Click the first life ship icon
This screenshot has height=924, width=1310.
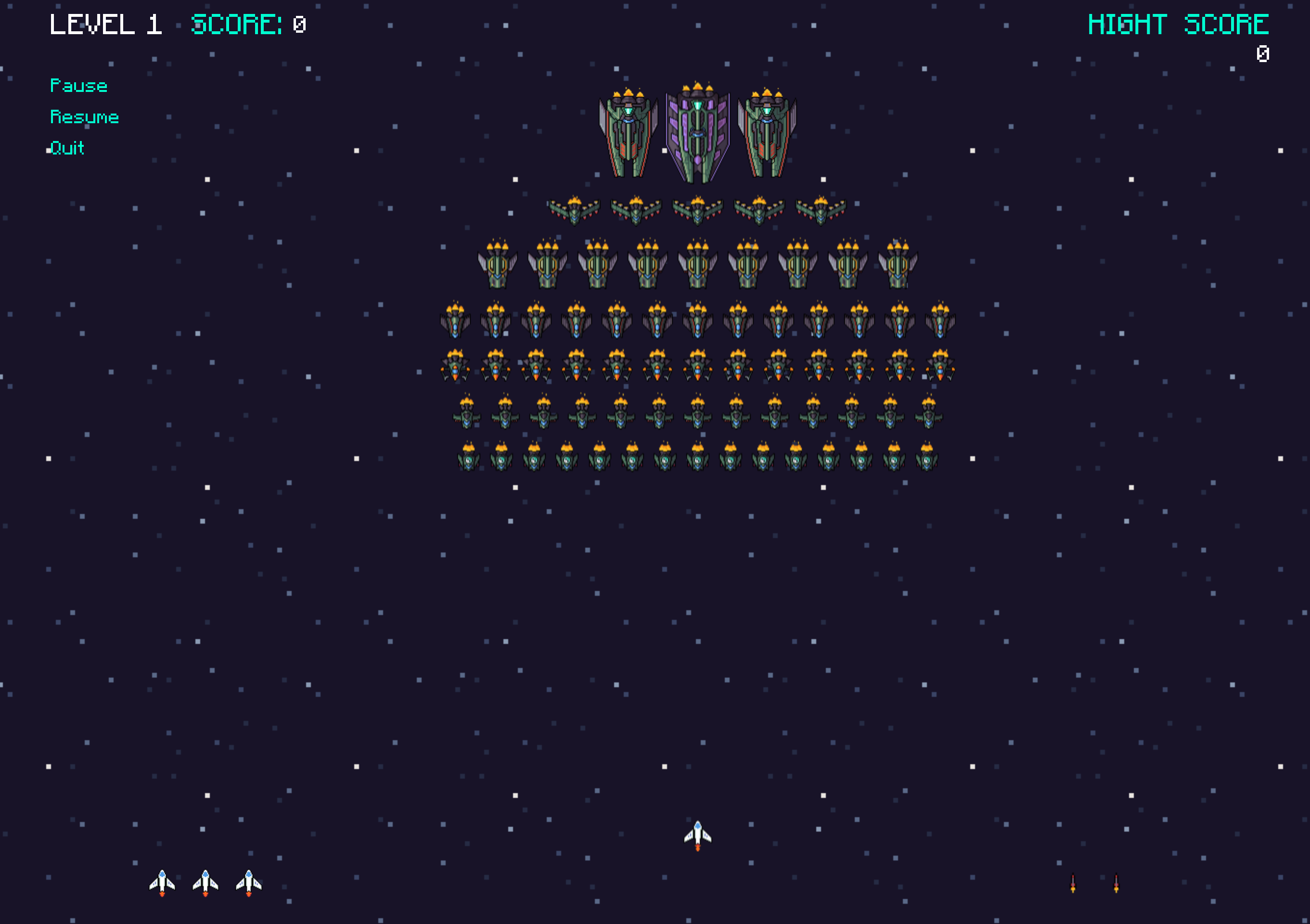[163, 882]
